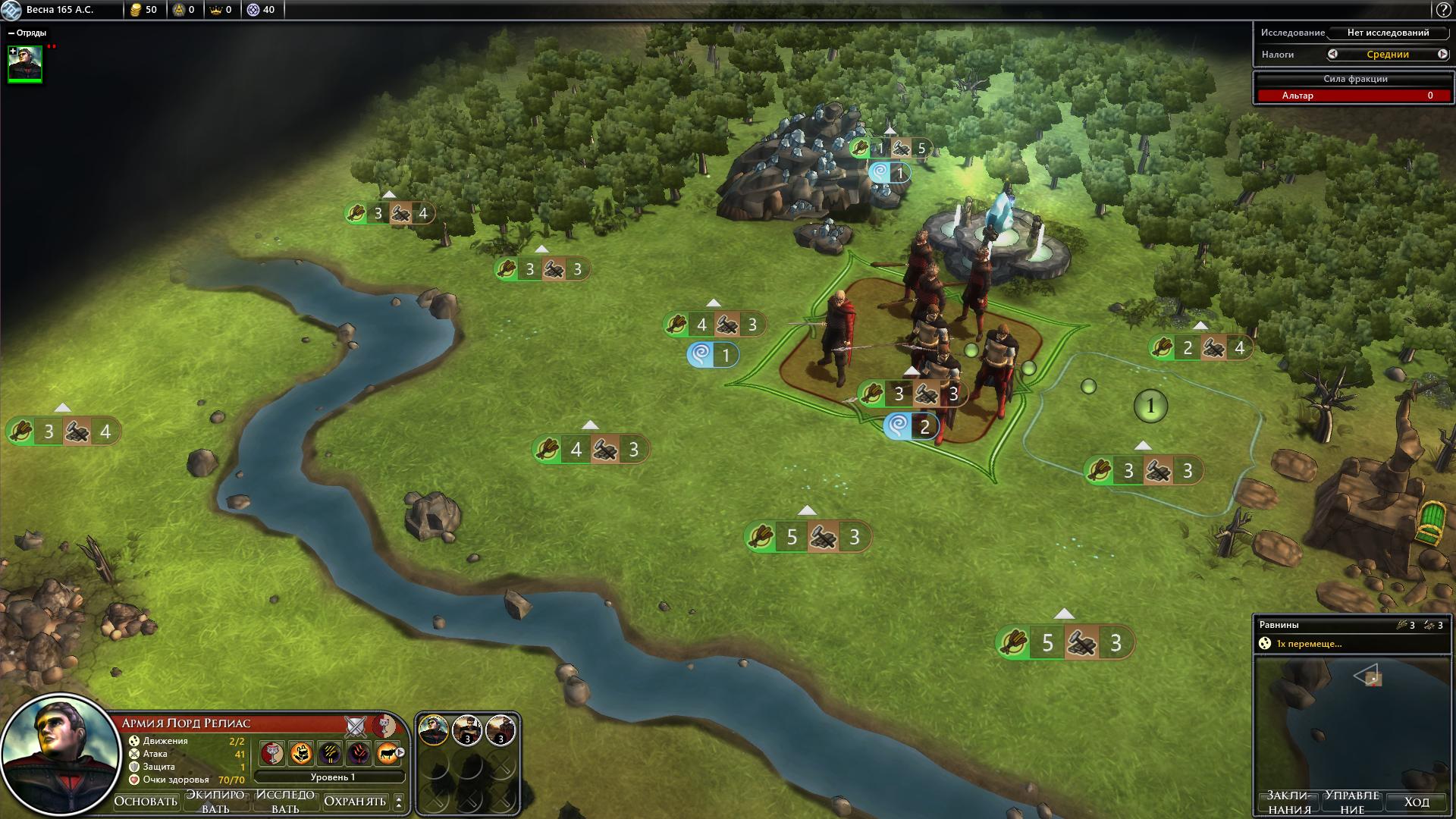Open help via the question mark icon
This screenshot has width=1456, height=819.
click(x=1442, y=10)
